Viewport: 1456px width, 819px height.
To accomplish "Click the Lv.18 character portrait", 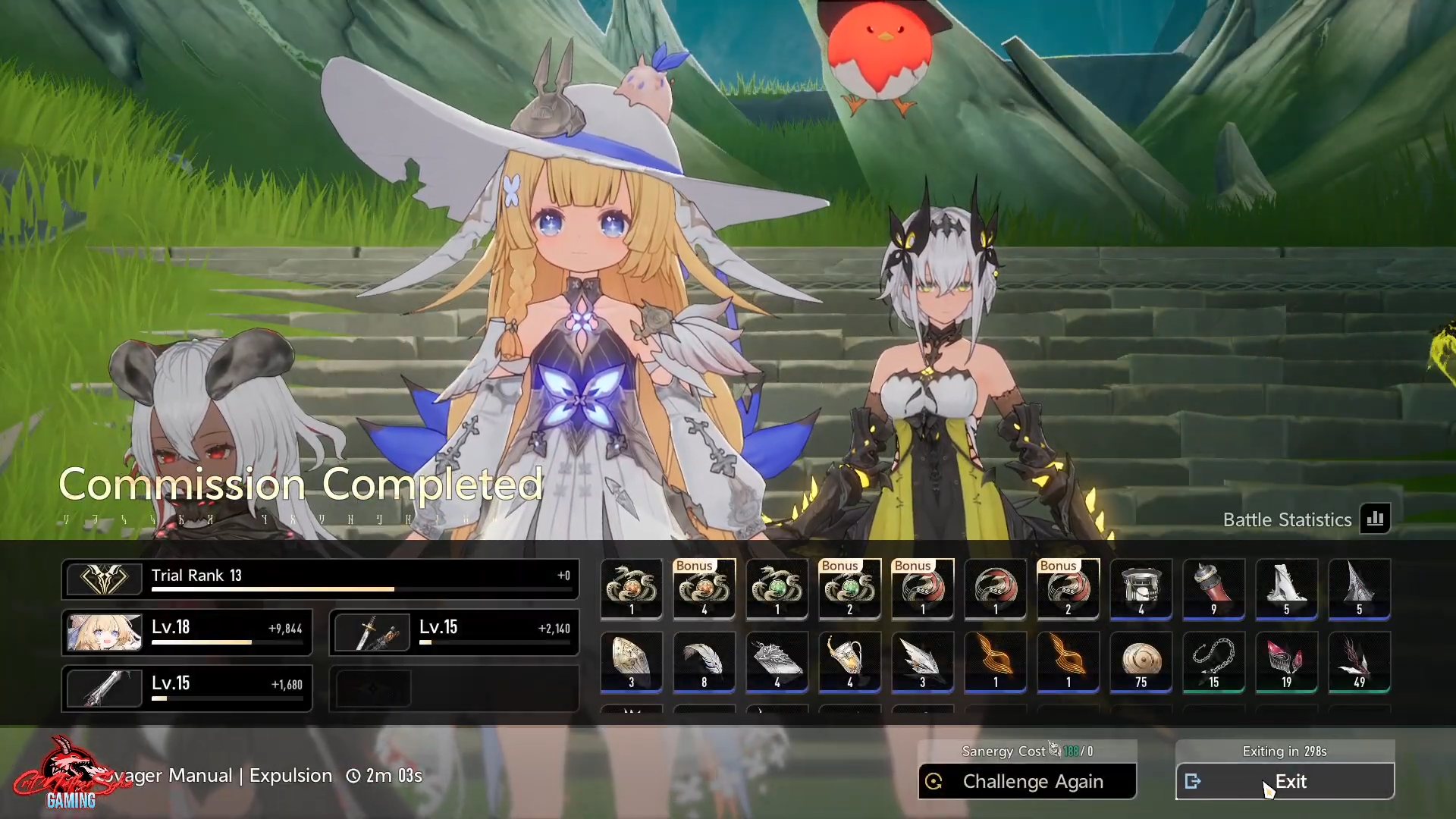I will 104,632.
